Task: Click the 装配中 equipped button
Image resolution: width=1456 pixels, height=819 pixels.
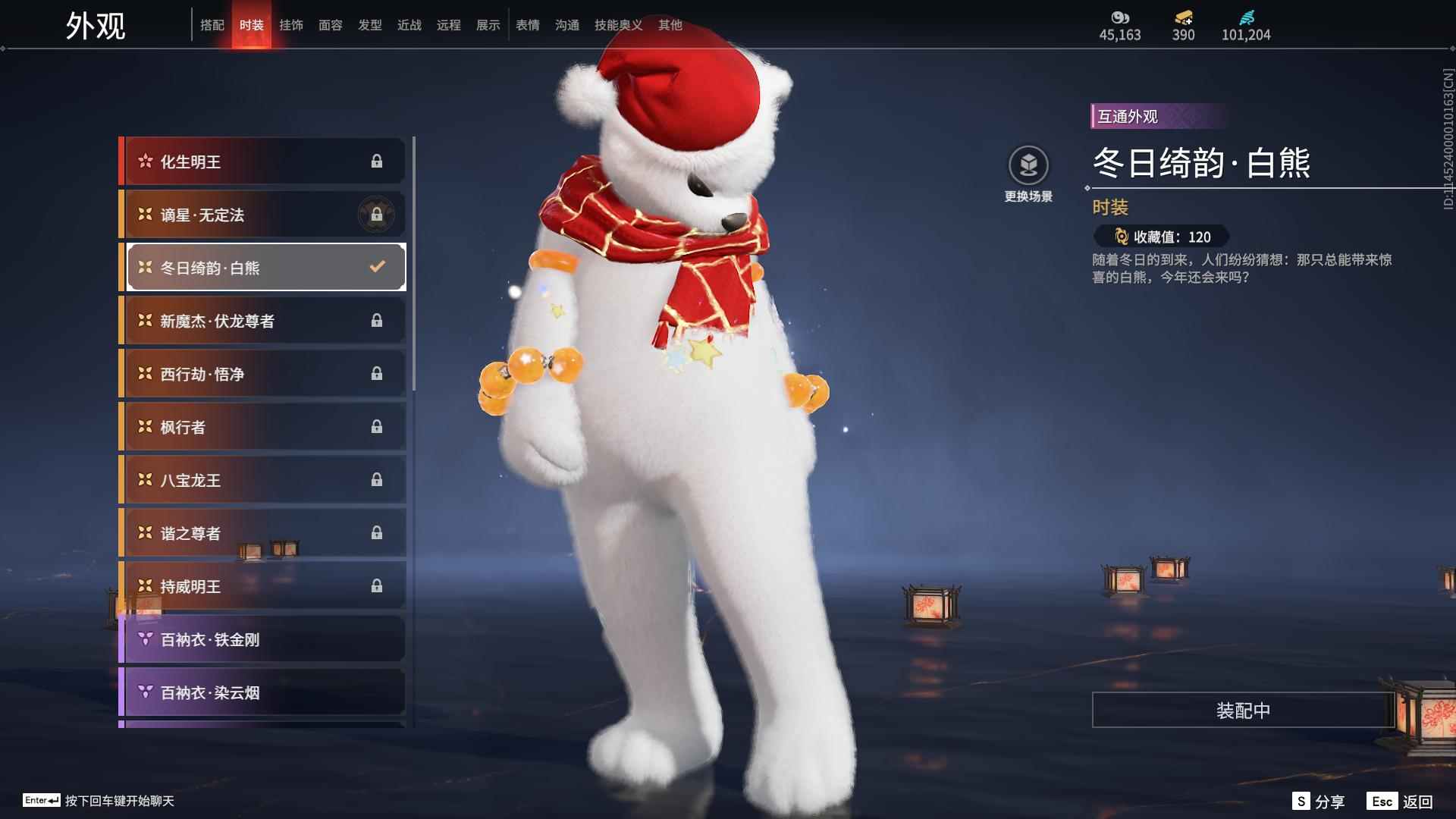Action: 1242,711
